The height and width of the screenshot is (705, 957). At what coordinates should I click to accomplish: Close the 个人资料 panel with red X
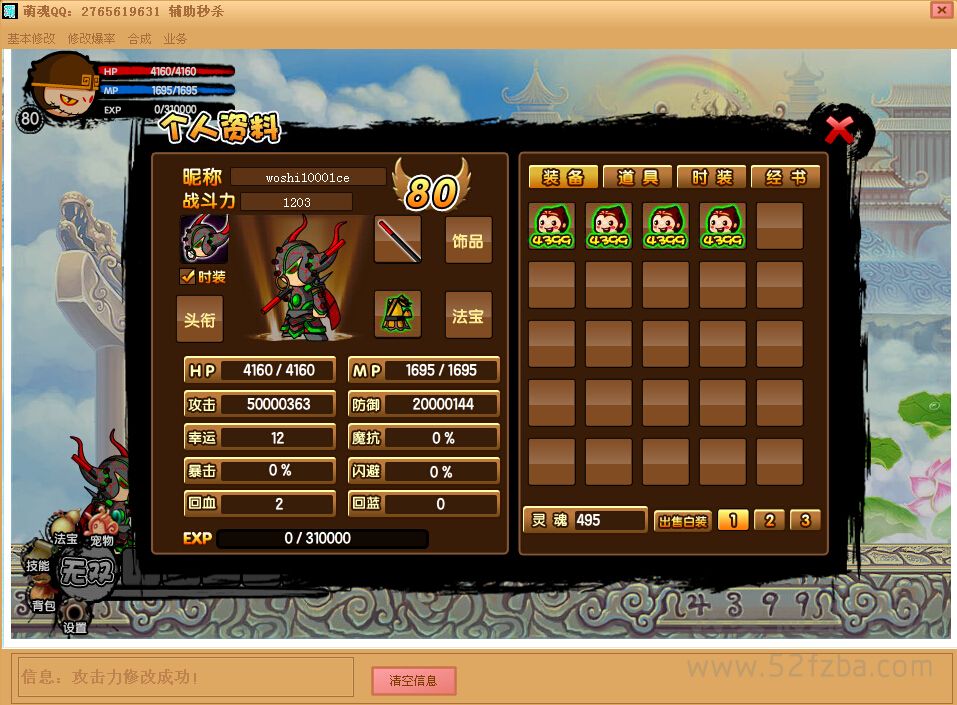[x=839, y=130]
